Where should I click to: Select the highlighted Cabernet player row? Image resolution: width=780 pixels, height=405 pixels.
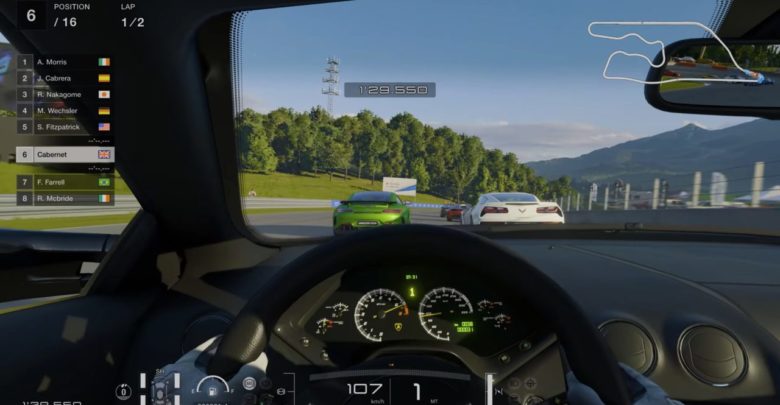pos(64,155)
